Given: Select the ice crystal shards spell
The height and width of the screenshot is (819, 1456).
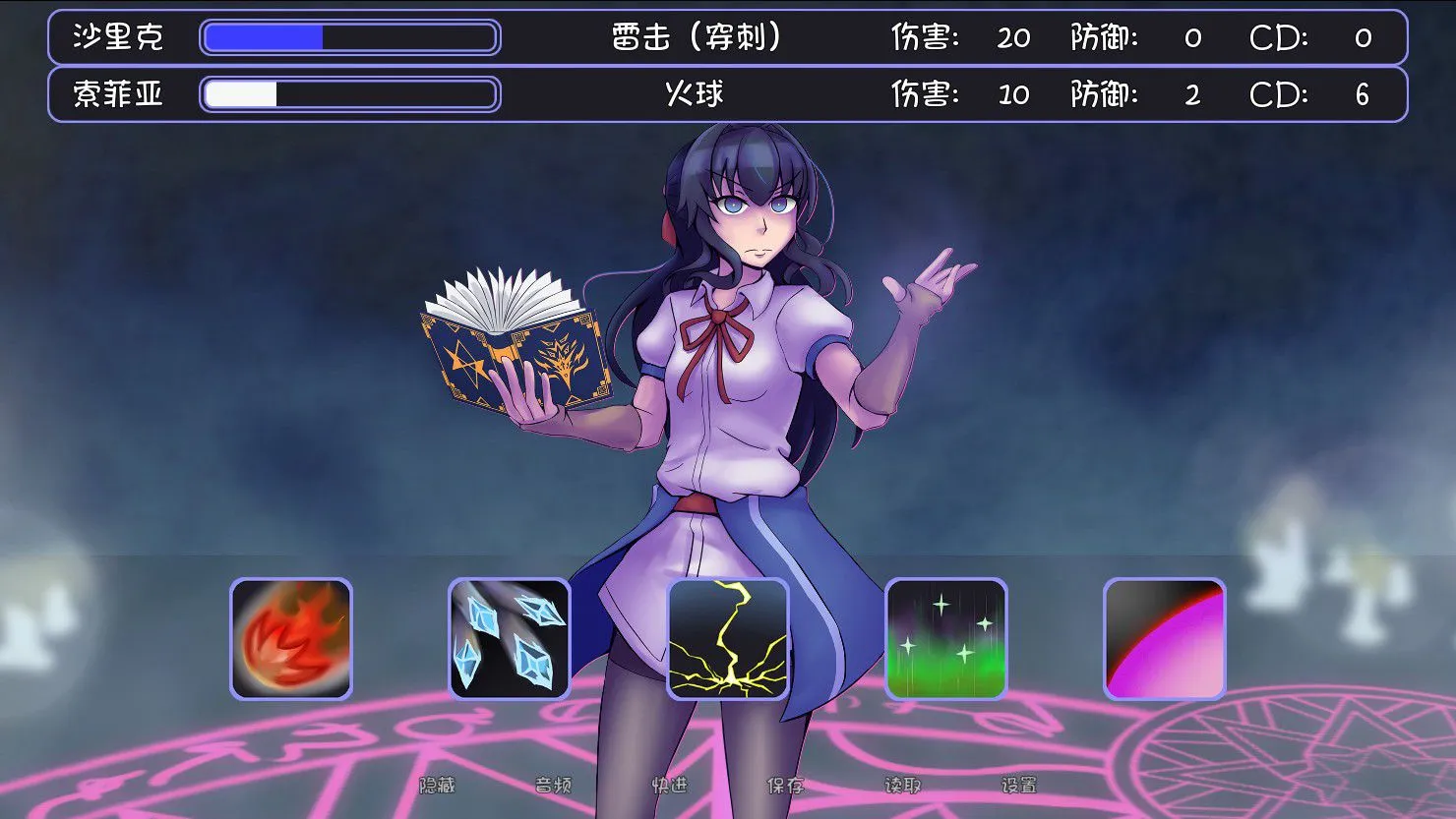Looking at the screenshot, I should (510, 639).
